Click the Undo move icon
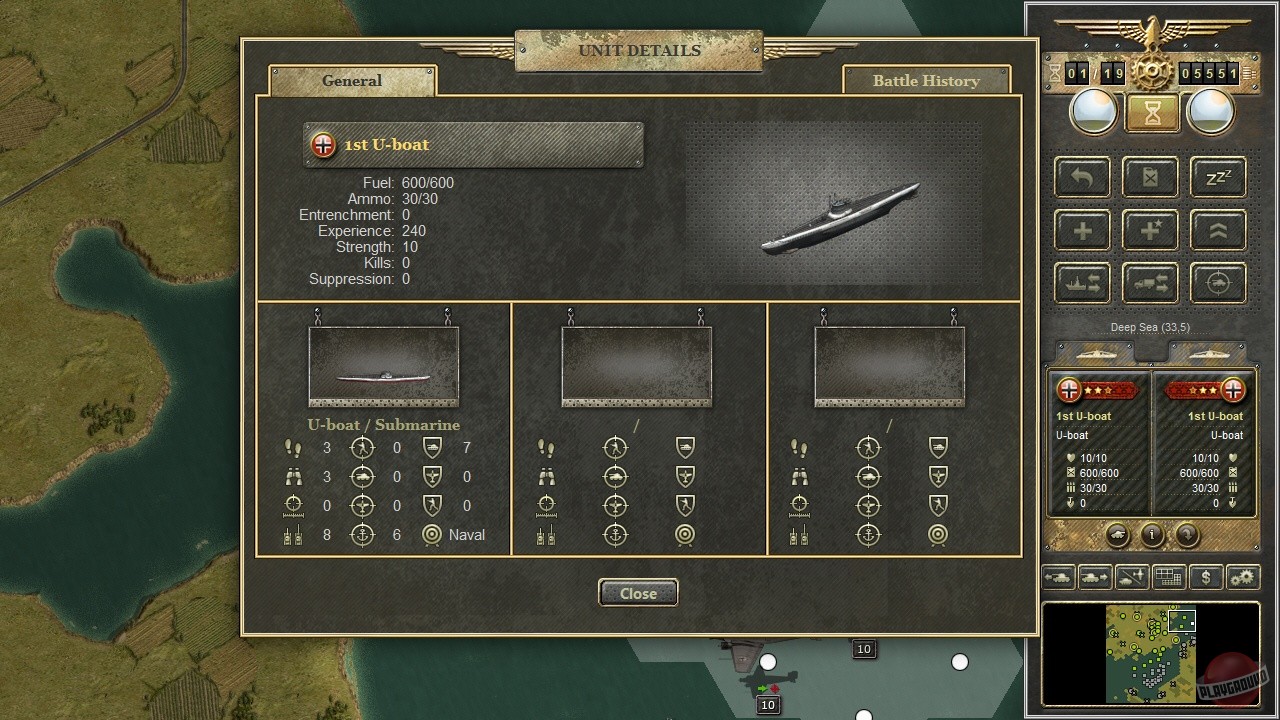Screen dimensions: 1280x720 1081,177
